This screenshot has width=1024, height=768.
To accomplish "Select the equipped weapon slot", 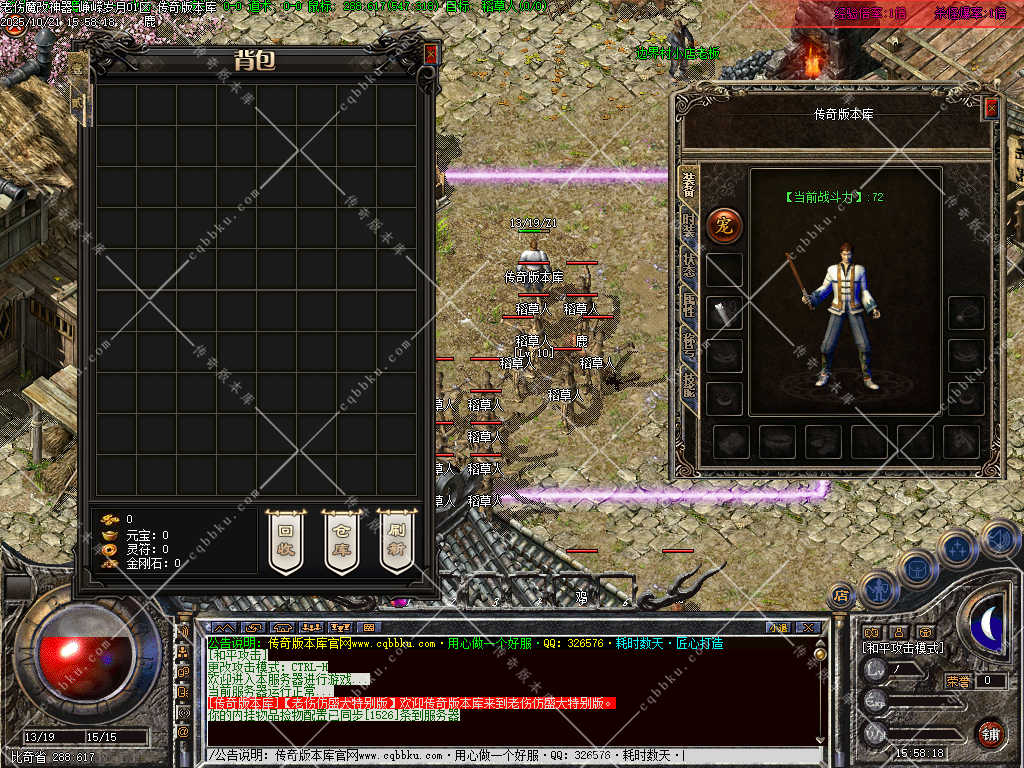I will 724,313.
